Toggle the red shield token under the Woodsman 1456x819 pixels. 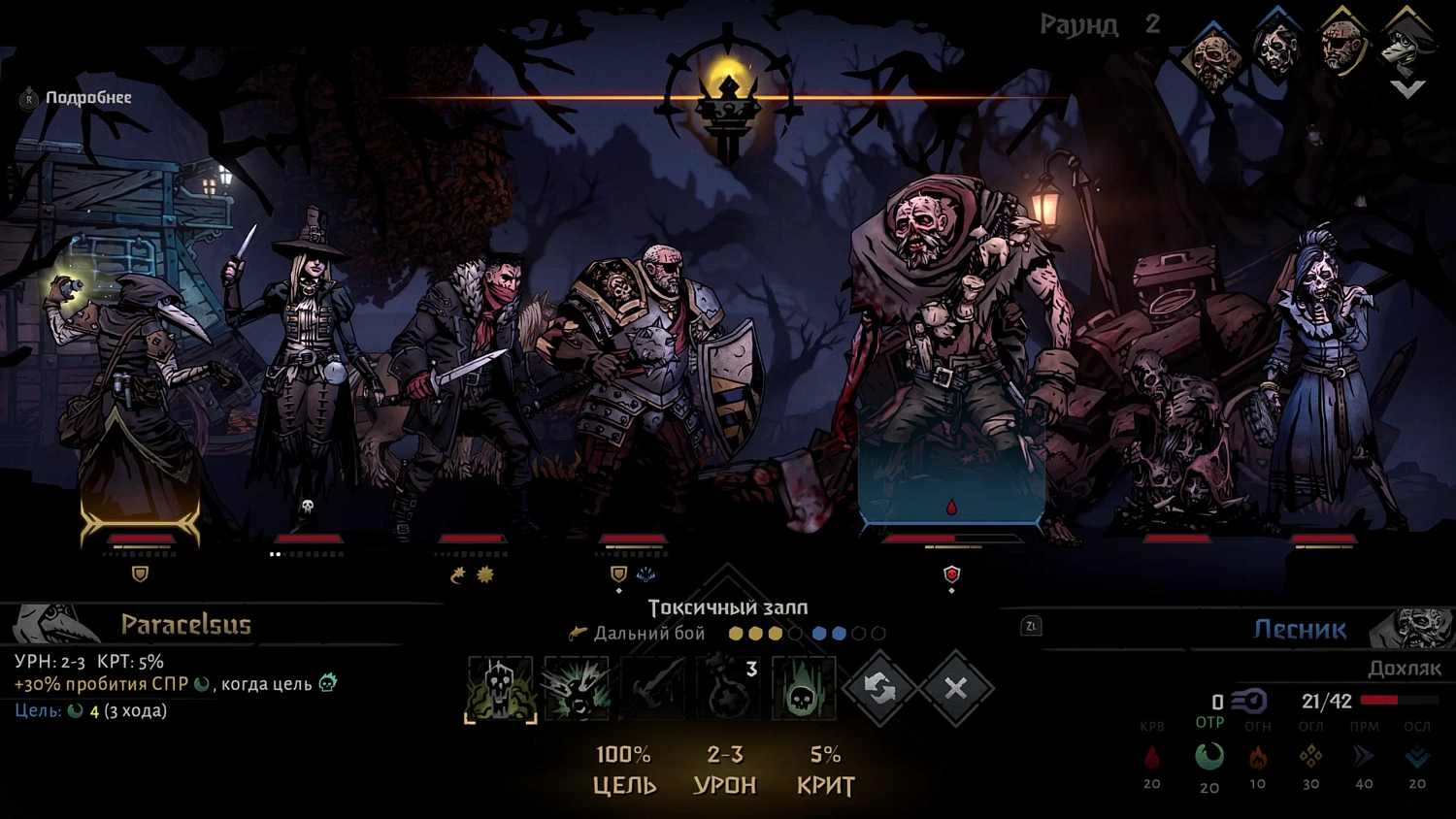(950, 573)
